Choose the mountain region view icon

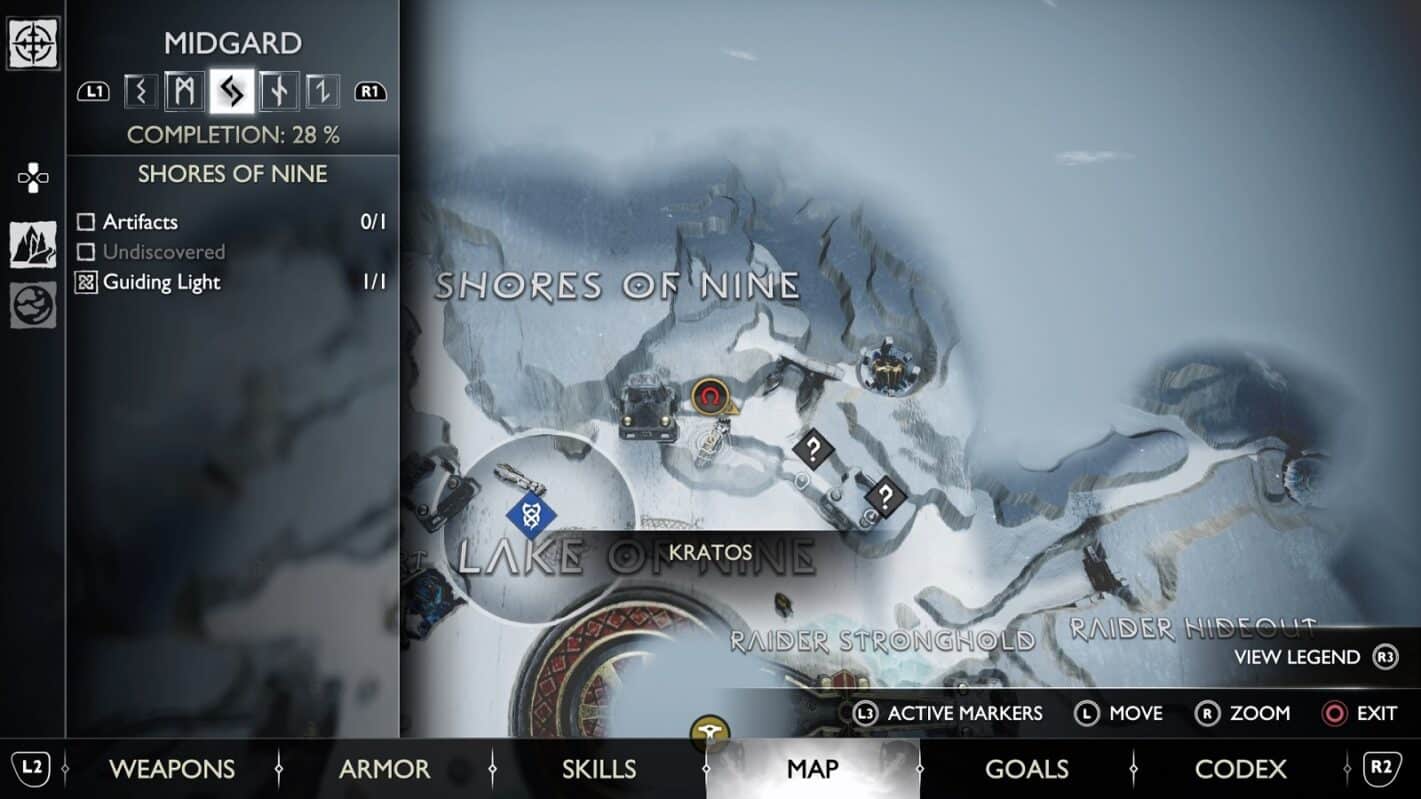click(33, 245)
